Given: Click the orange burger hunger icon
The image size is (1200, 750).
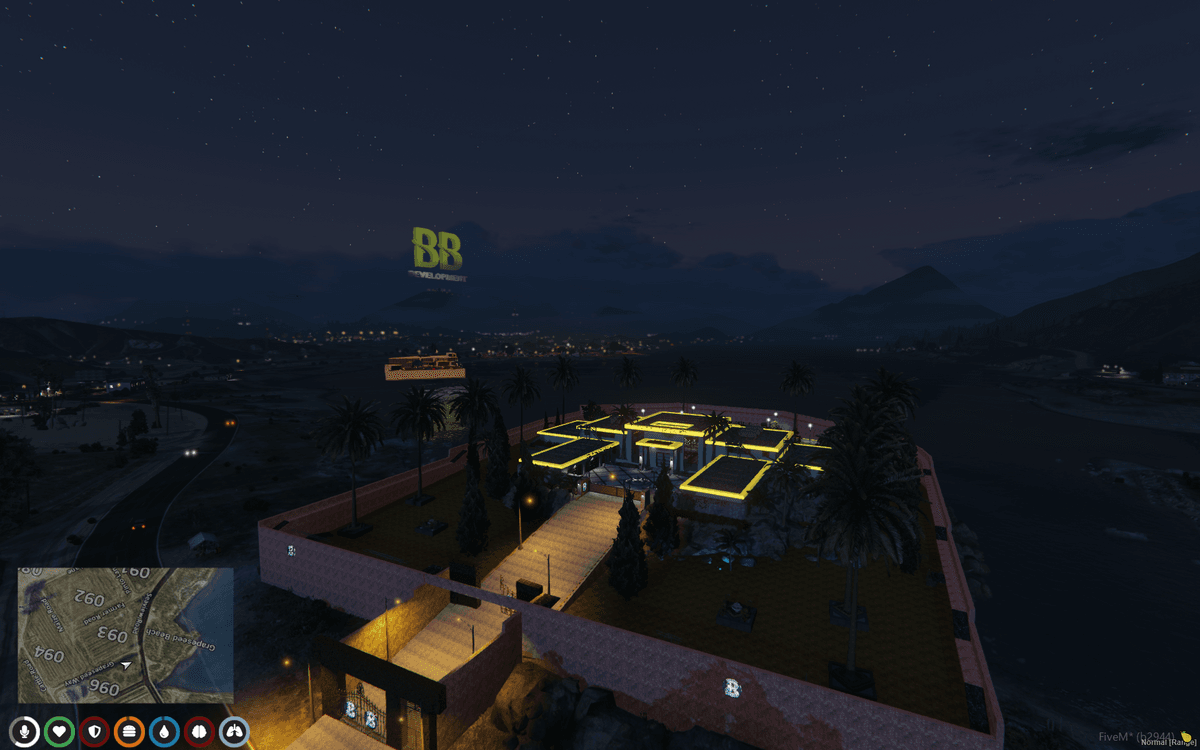Looking at the screenshot, I should click(x=130, y=732).
